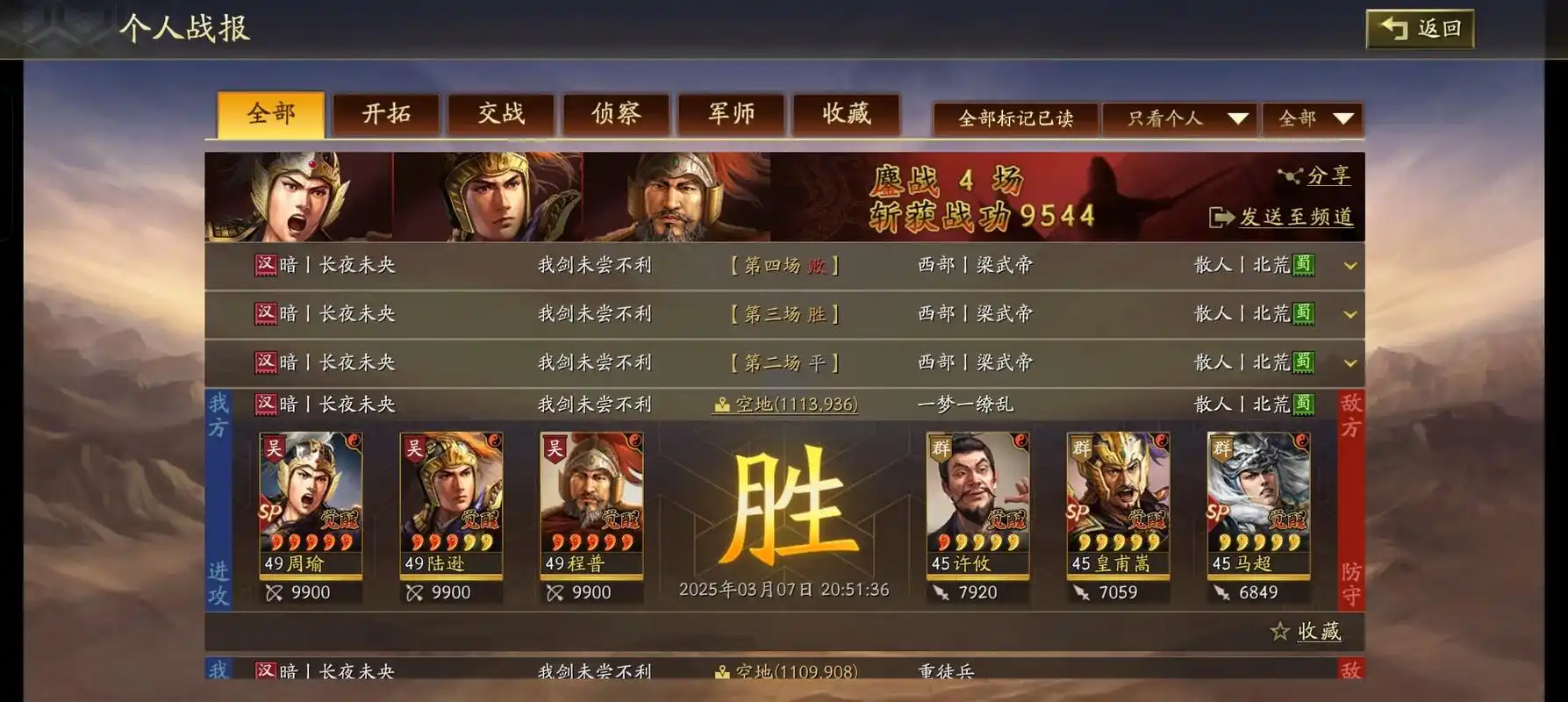Open the 全部 dropdown at top right
The height and width of the screenshot is (702, 1568).
coord(1312,118)
